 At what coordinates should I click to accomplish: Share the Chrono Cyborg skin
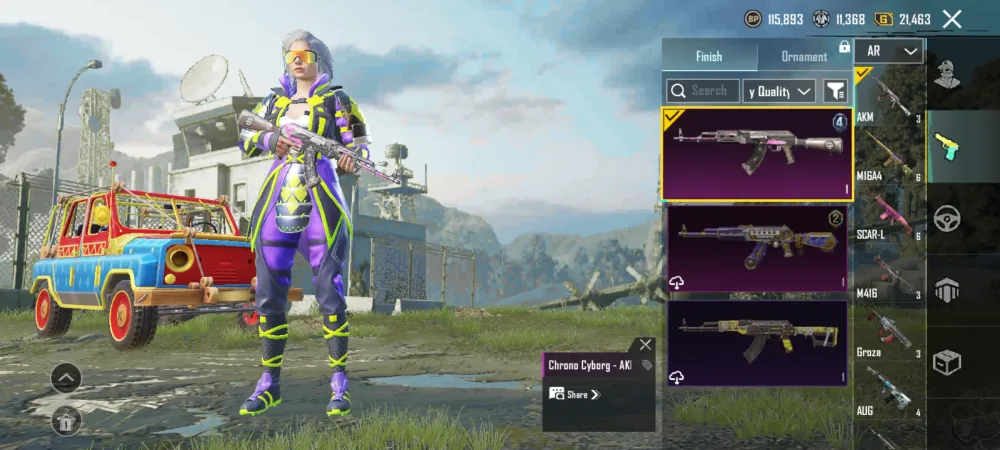click(x=577, y=394)
